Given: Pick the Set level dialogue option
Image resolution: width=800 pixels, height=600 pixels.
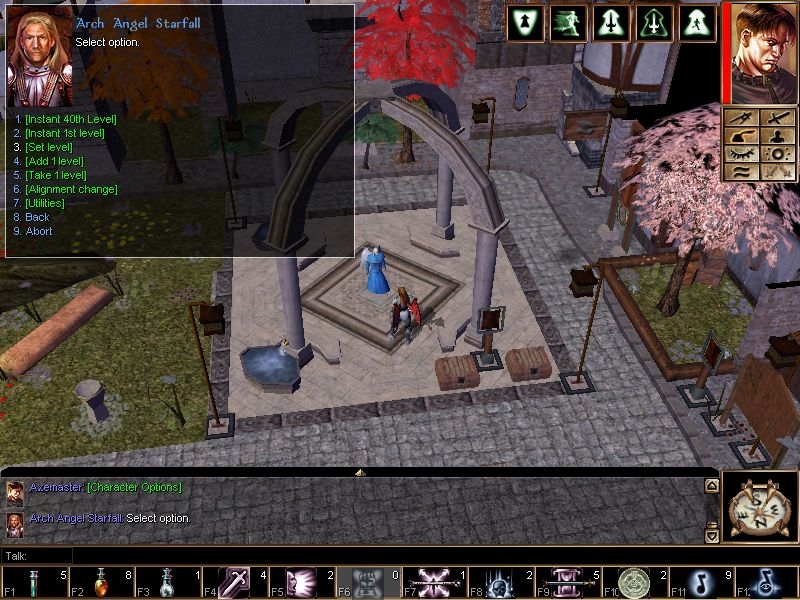Looking at the screenshot, I should click(47, 147).
